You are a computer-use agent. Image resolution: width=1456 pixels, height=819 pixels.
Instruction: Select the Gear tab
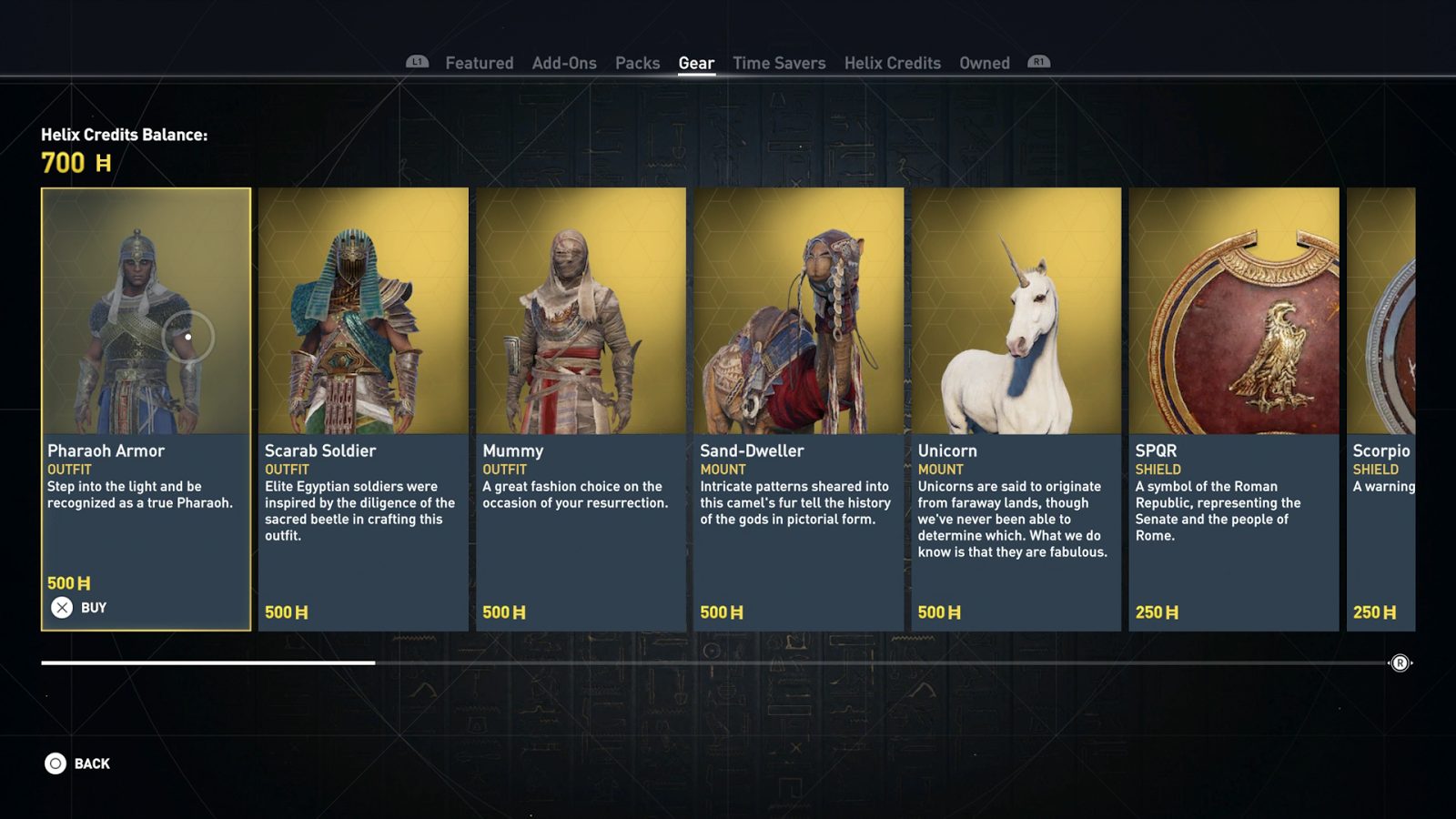coord(696,63)
